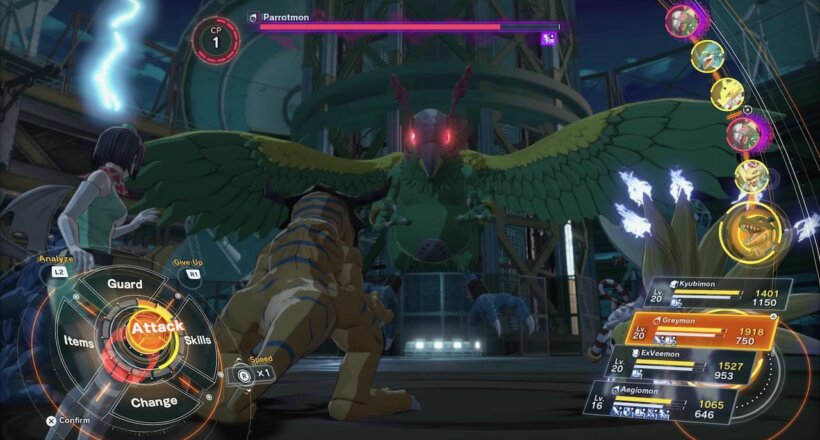Screen dimensions: 820x440
Task: Select Kyubimon in the party list
Action: tap(717, 291)
